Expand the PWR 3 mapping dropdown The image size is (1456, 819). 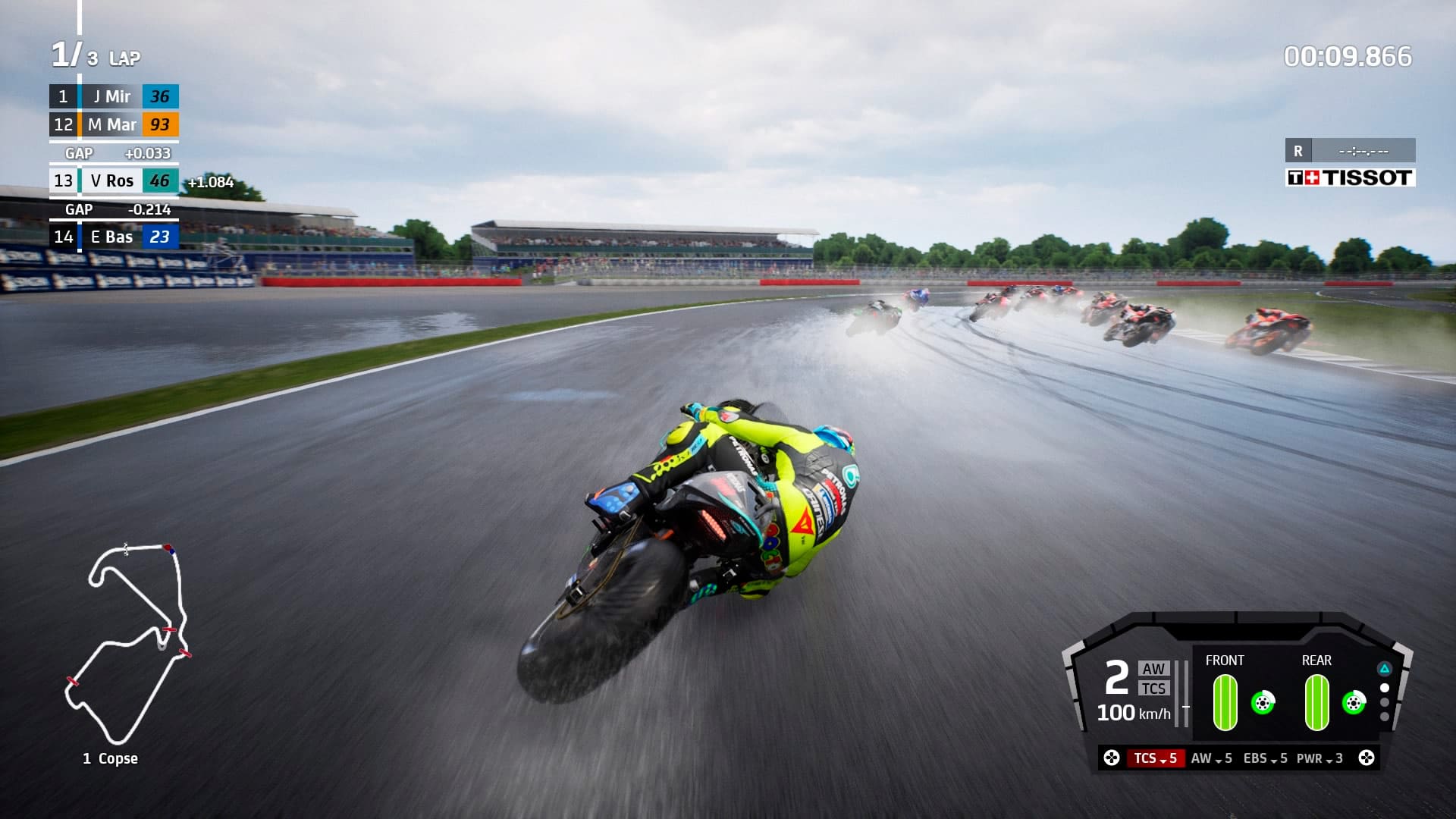click(x=1320, y=759)
